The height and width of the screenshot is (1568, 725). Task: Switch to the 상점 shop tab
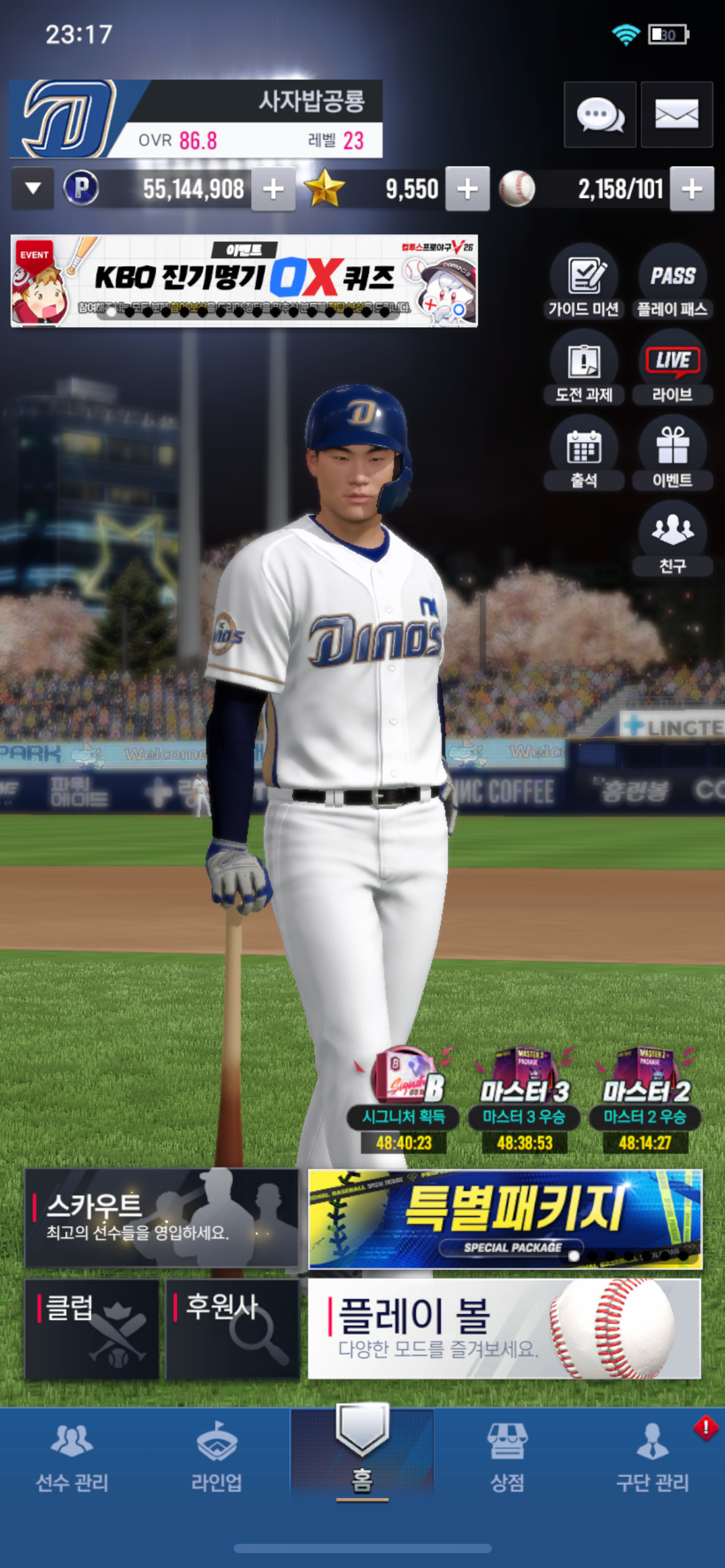[x=507, y=1457]
